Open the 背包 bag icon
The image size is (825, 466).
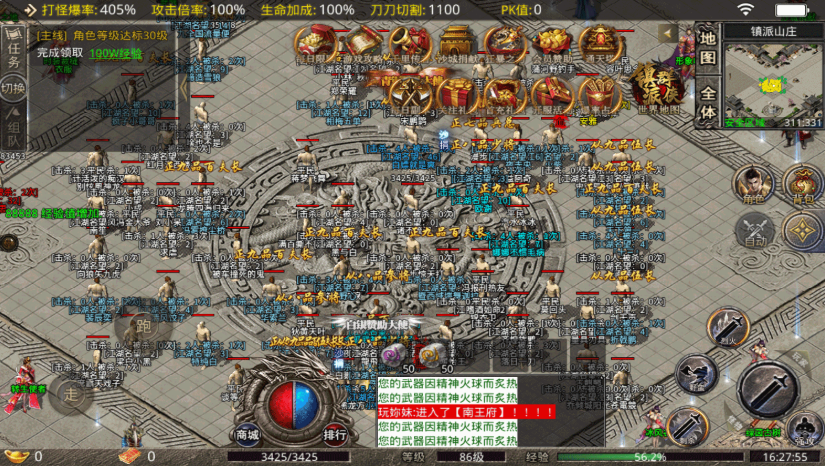802,184
